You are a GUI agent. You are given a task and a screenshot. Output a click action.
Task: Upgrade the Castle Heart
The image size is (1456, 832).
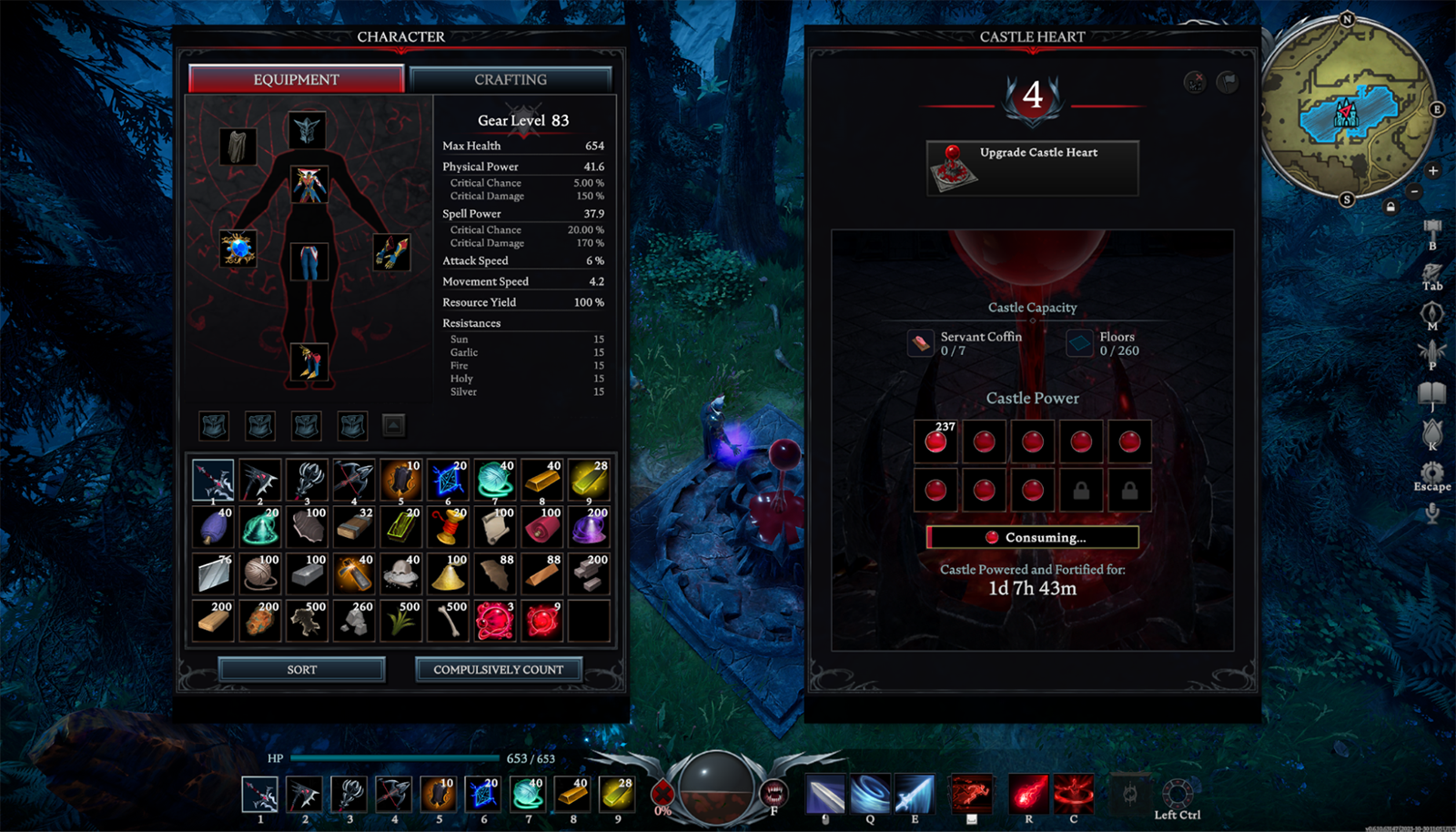point(1032,167)
